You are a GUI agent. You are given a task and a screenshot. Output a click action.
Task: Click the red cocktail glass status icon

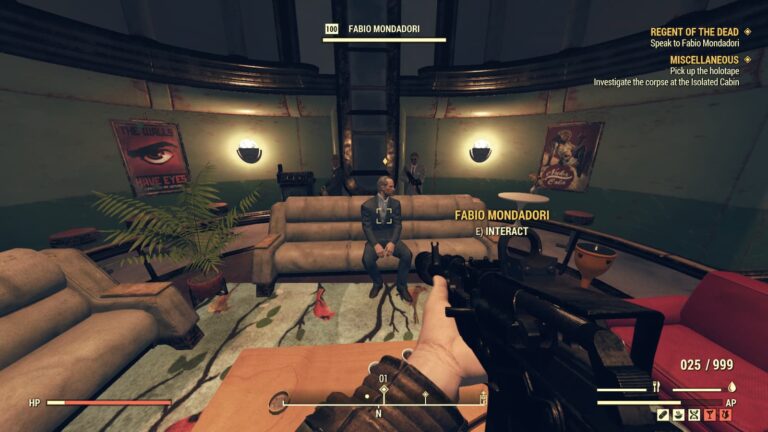coord(709,413)
